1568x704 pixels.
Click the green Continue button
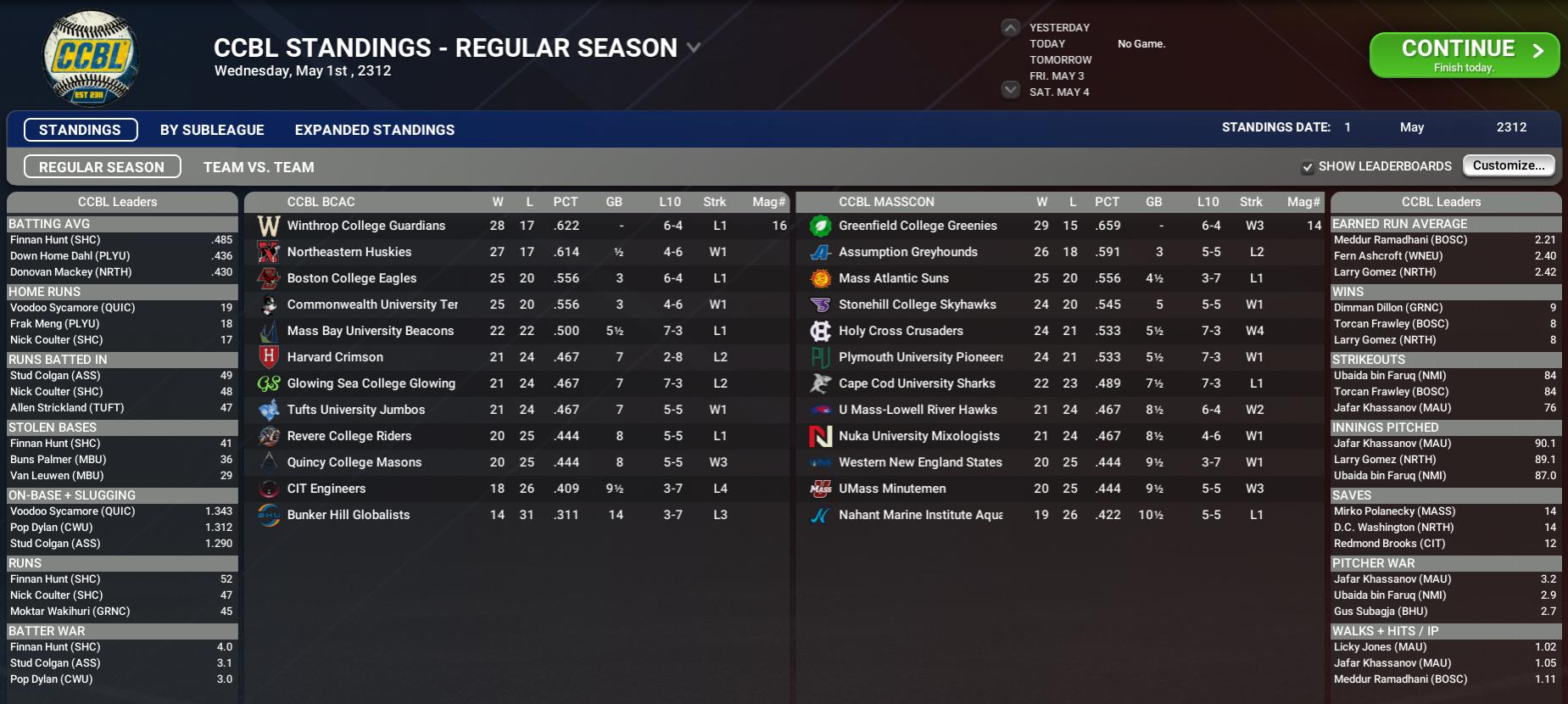click(1464, 54)
